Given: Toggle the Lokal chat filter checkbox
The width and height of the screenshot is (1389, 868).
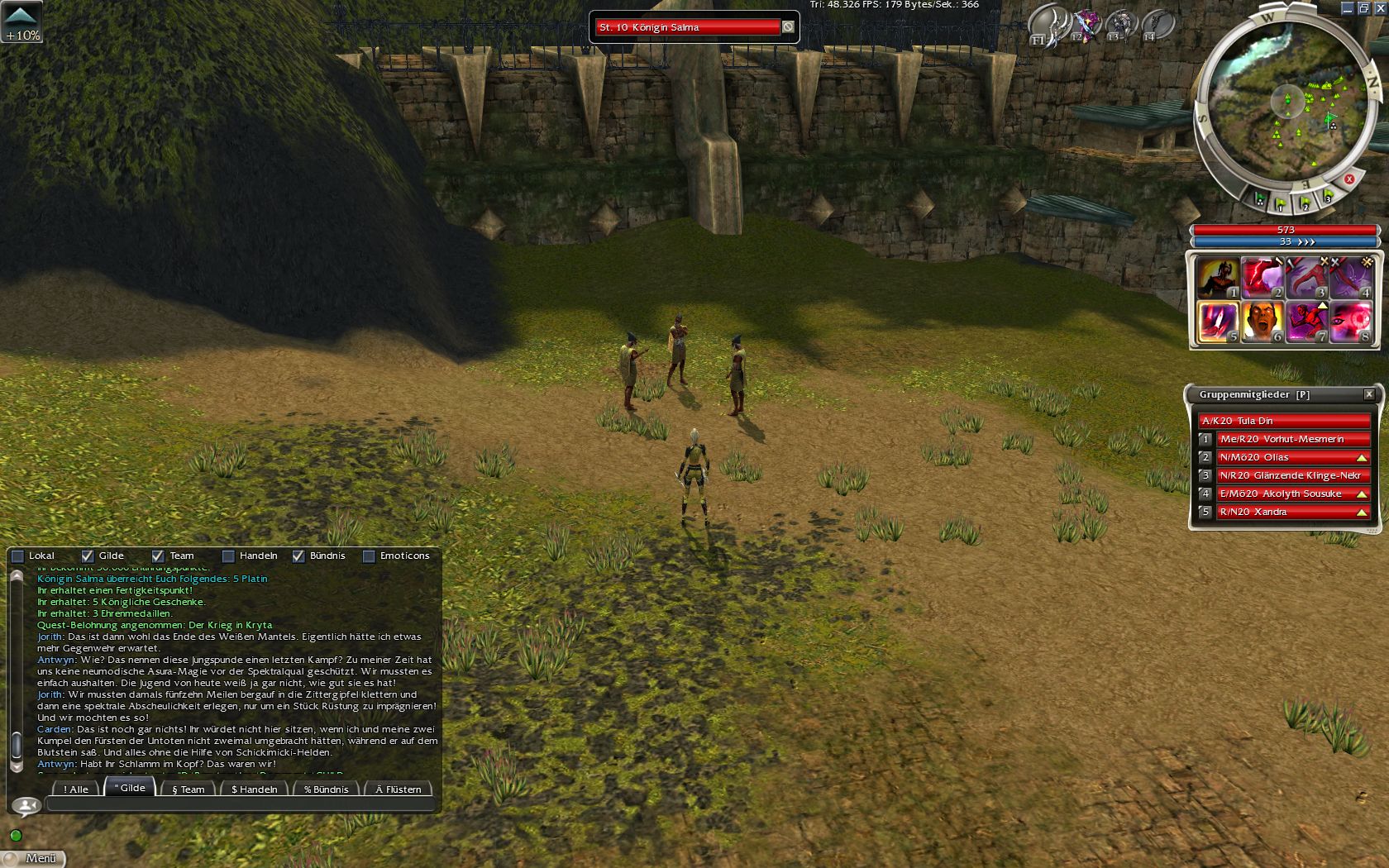Looking at the screenshot, I should point(17,556).
